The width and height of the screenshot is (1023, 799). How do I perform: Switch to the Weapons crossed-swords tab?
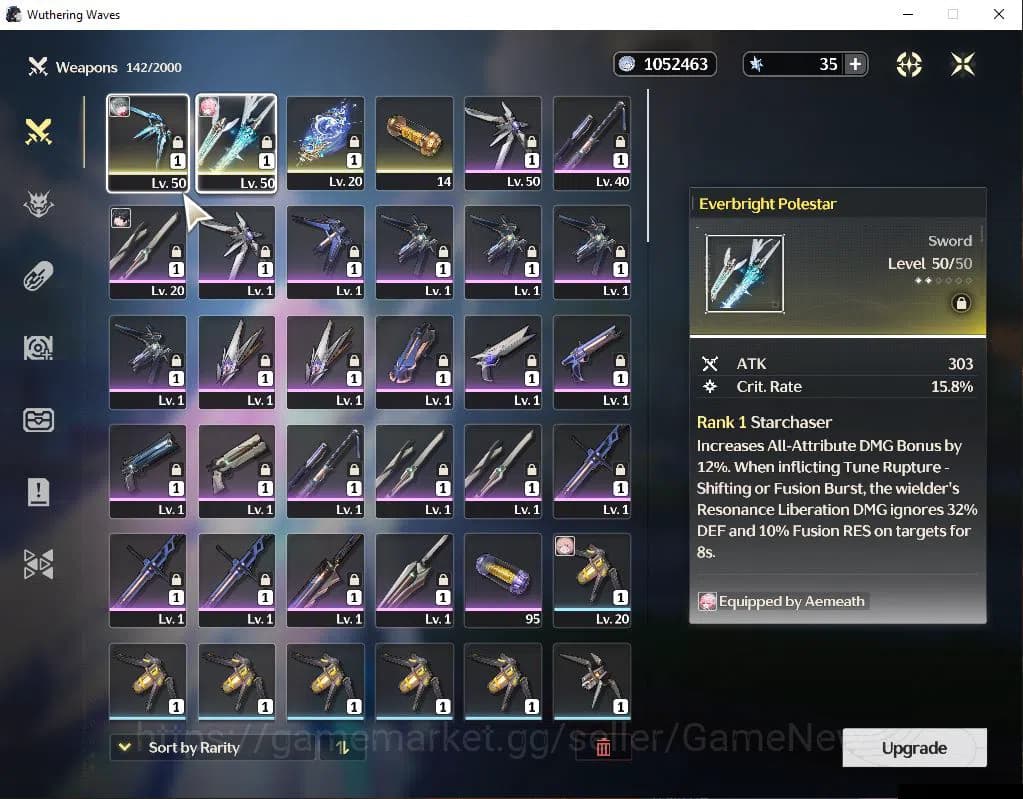coord(38,131)
